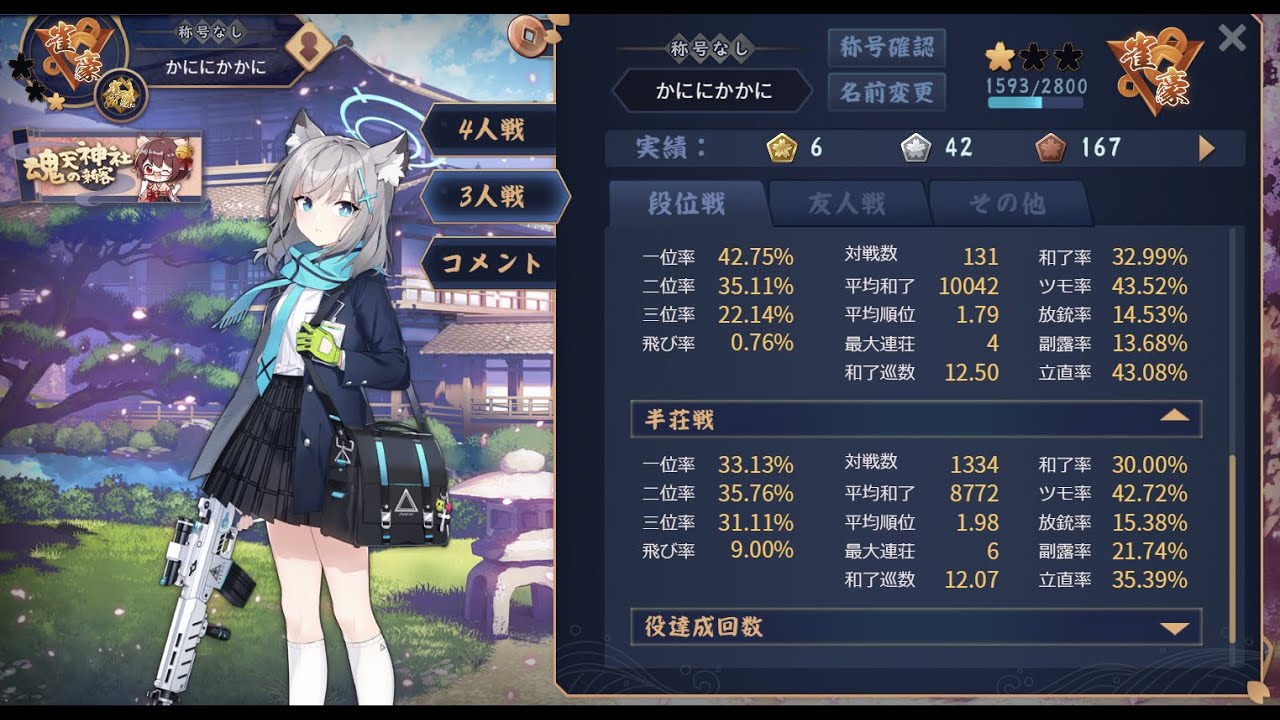Select the 3人戦 three-player stats
This screenshot has width=1280, height=720.
(491, 196)
